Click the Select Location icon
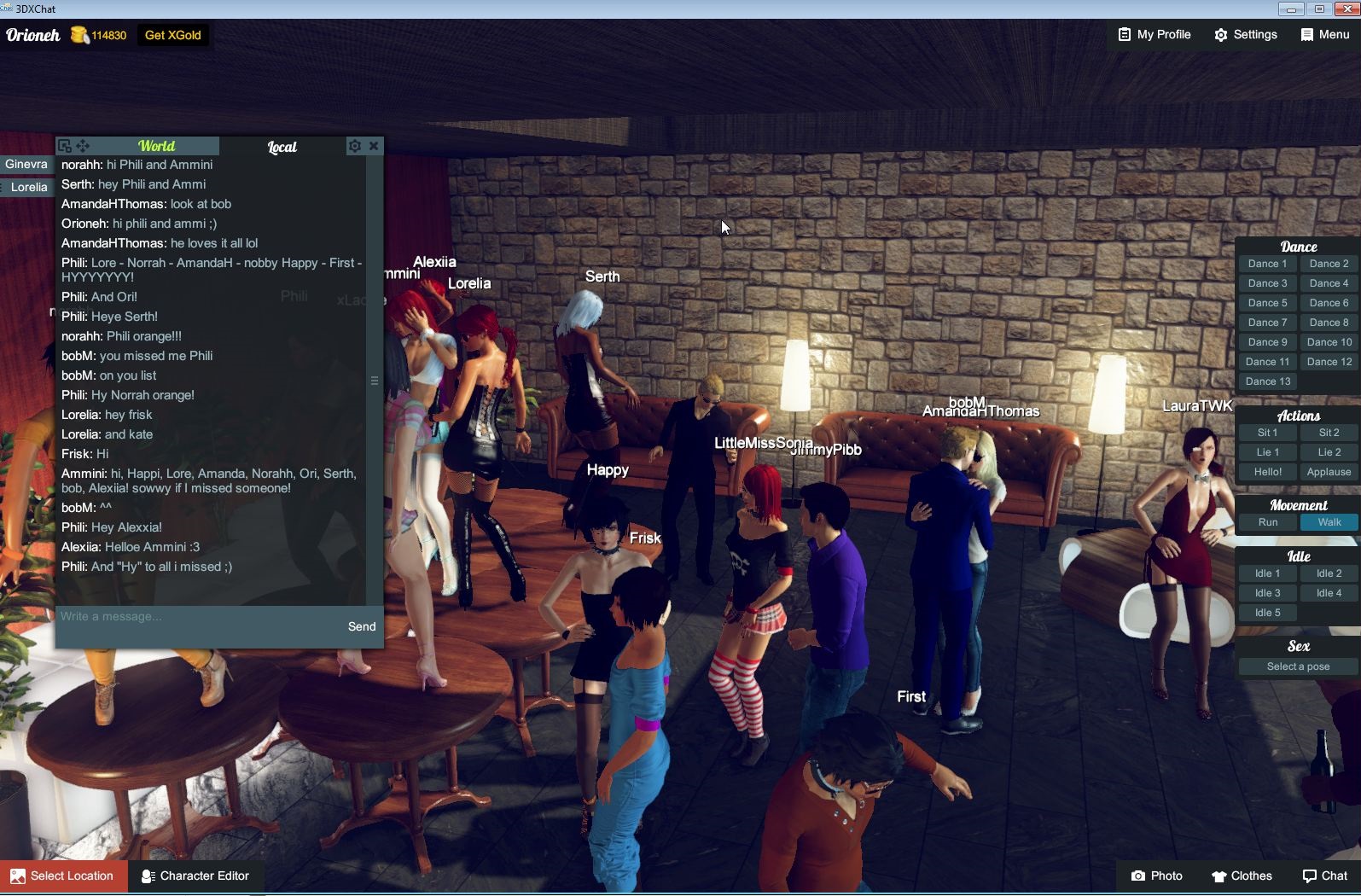Image resolution: width=1361 pixels, height=896 pixels. pyautogui.click(x=19, y=876)
